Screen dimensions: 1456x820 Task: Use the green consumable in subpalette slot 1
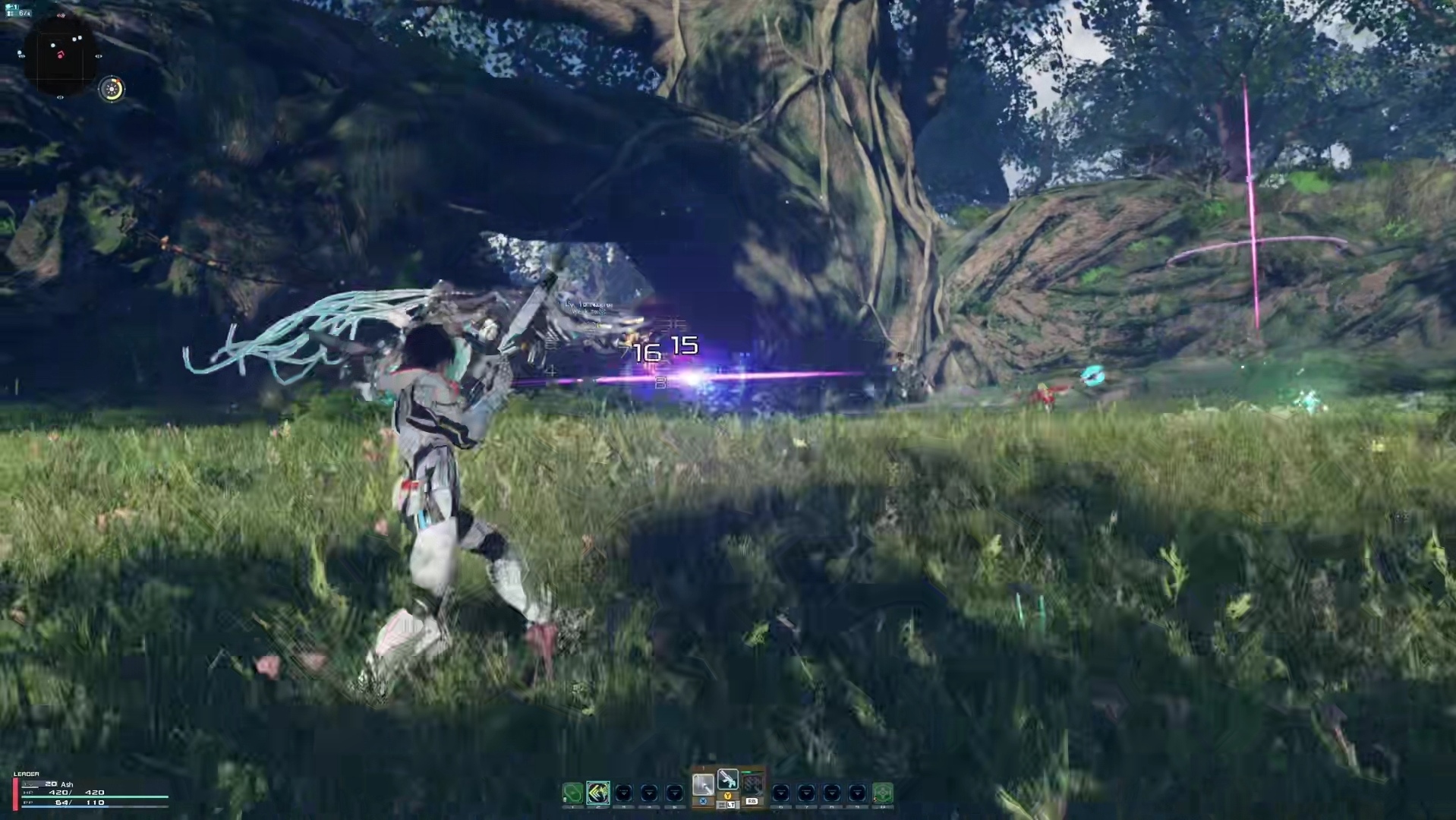(572, 793)
